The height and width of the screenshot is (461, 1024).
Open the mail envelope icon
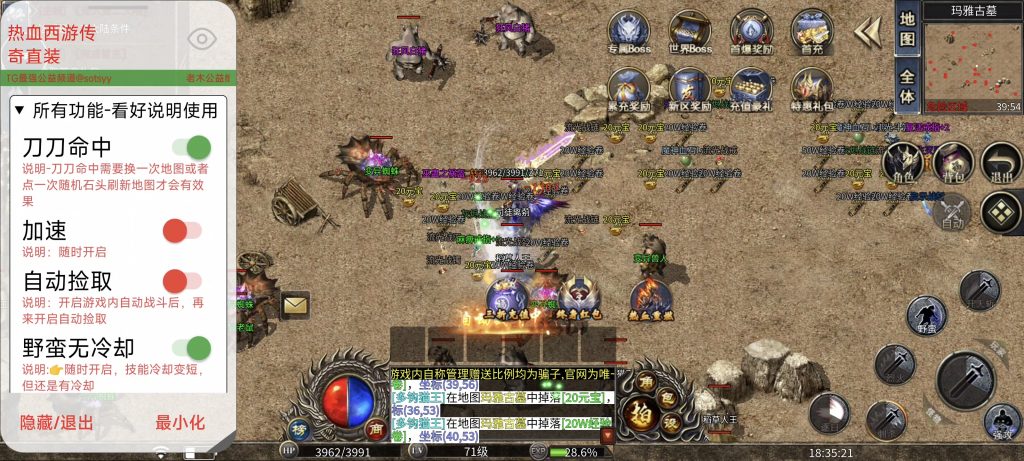click(x=294, y=304)
